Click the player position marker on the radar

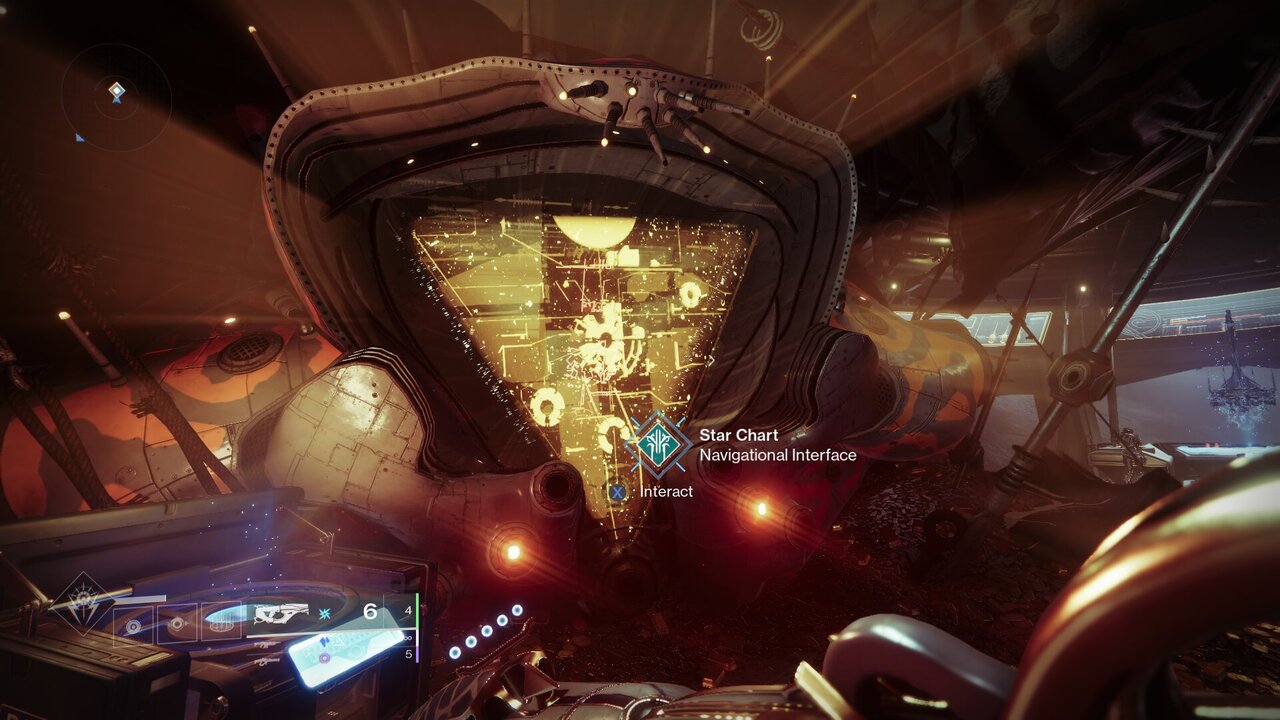pyautogui.click(x=117, y=91)
